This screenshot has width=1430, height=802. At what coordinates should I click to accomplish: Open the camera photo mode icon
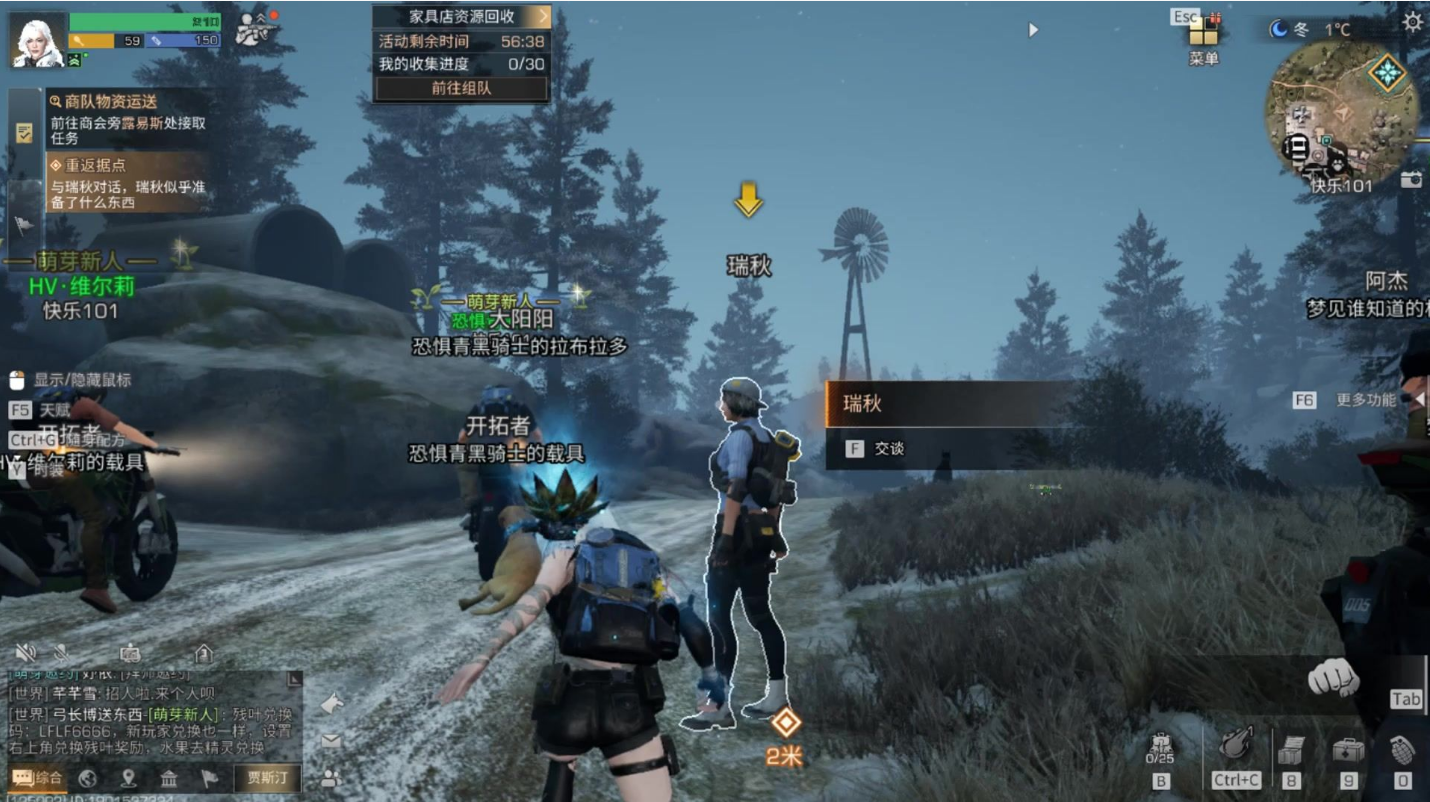coord(1410,179)
